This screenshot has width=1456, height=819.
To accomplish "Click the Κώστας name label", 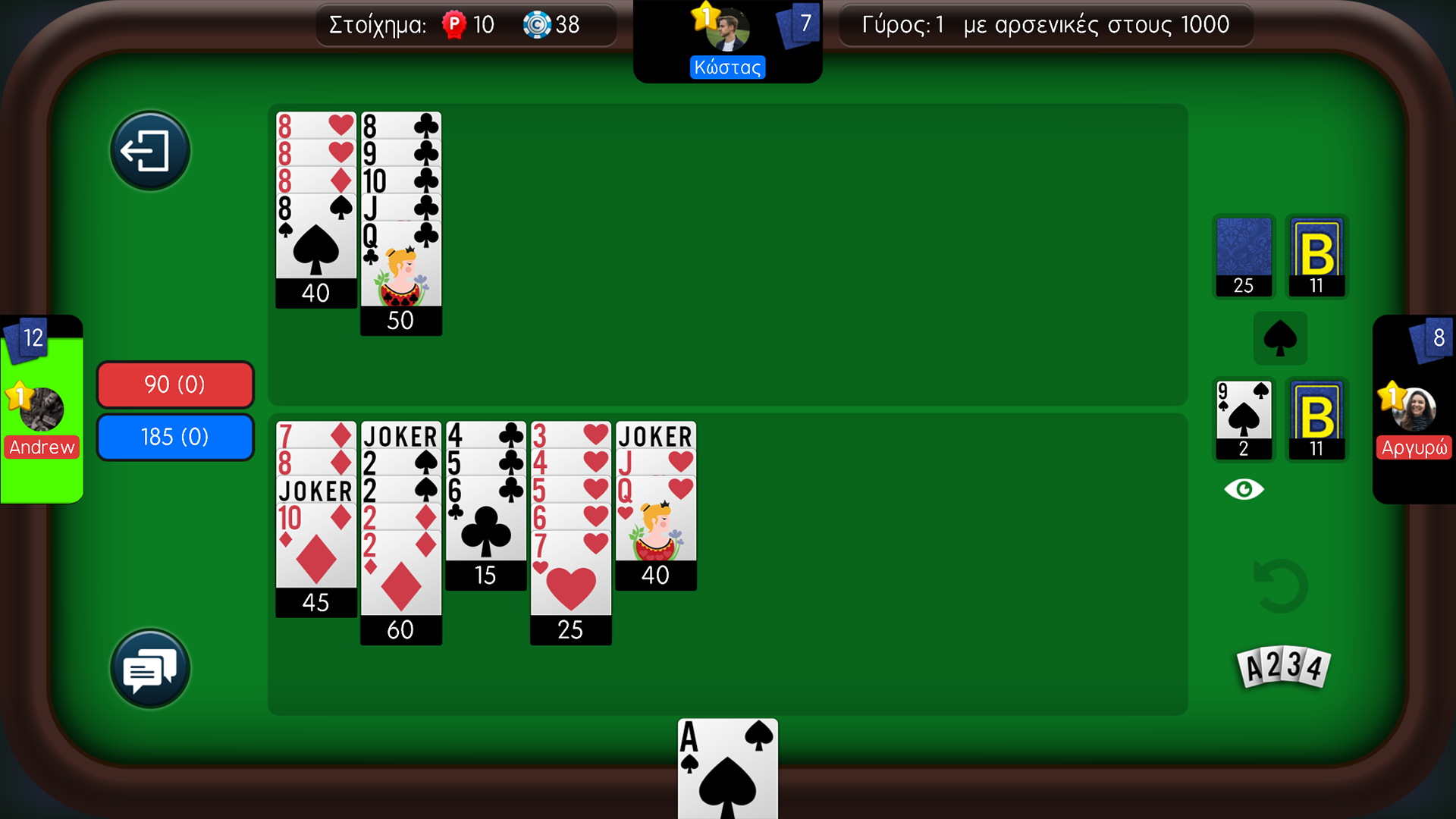I will click(726, 67).
